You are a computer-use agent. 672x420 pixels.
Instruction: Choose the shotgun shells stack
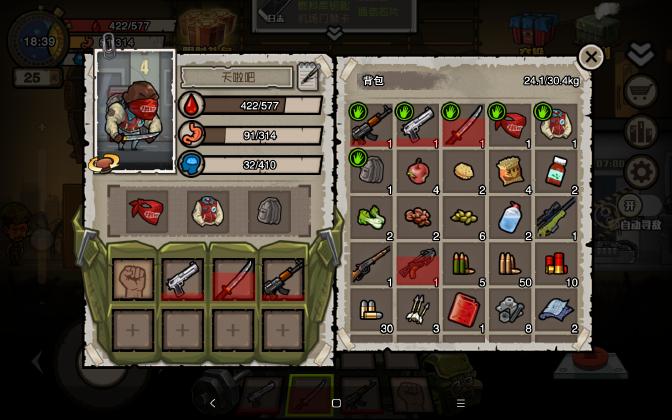pos(556,263)
